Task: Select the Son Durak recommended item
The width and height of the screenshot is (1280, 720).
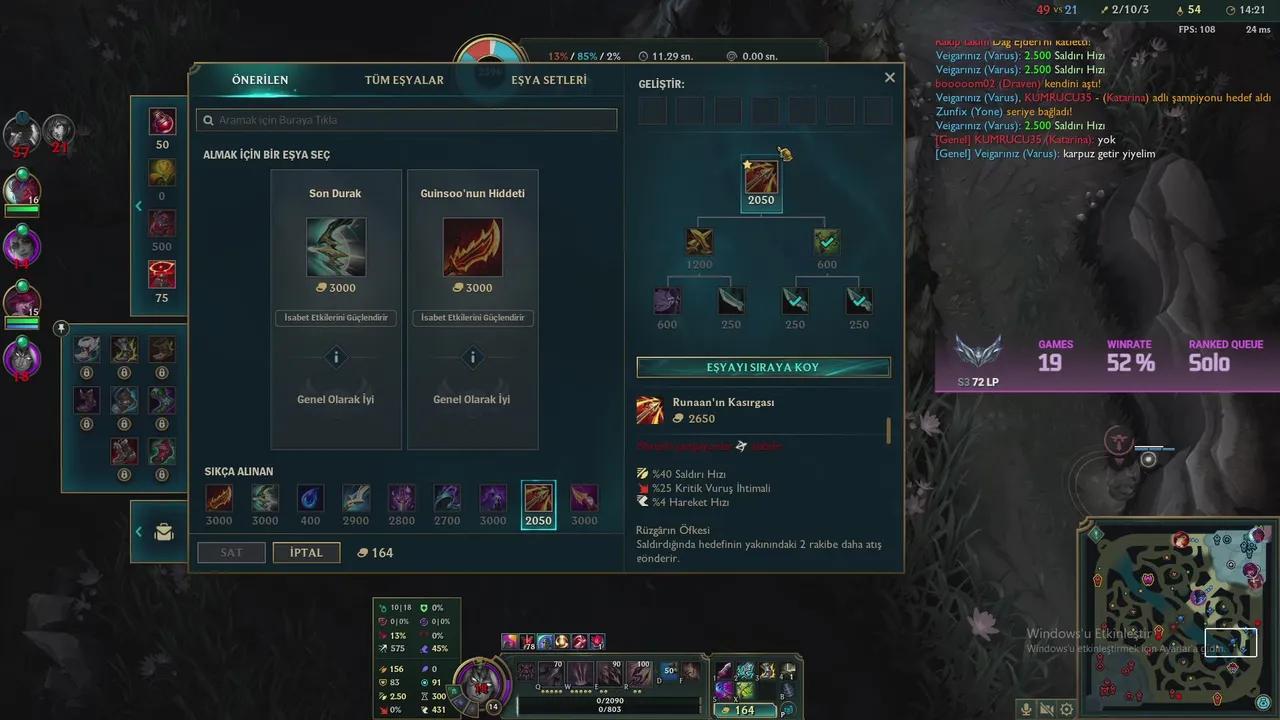Action: pos(336,247)
